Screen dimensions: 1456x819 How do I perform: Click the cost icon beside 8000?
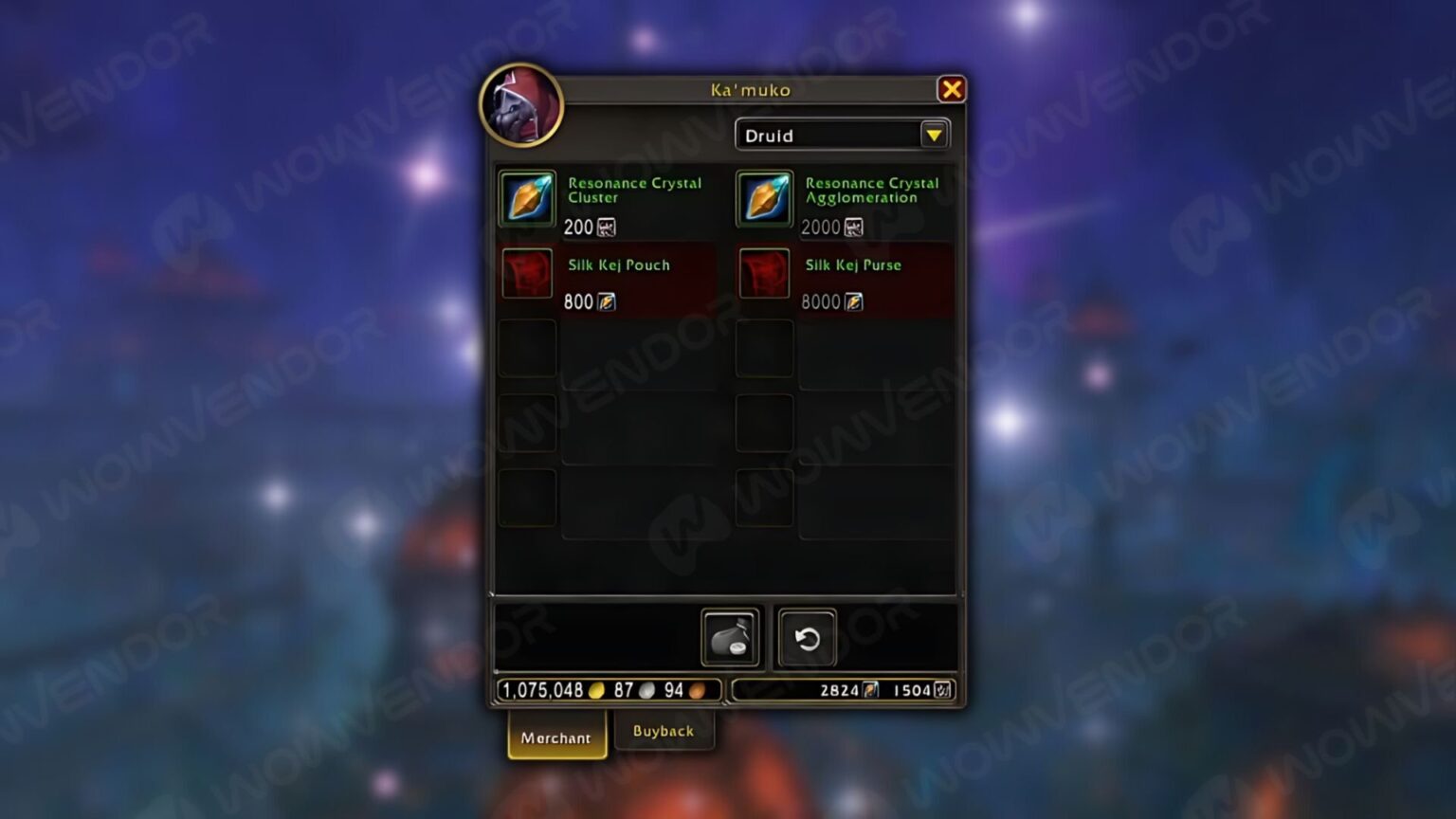click(x=854, y=301)
